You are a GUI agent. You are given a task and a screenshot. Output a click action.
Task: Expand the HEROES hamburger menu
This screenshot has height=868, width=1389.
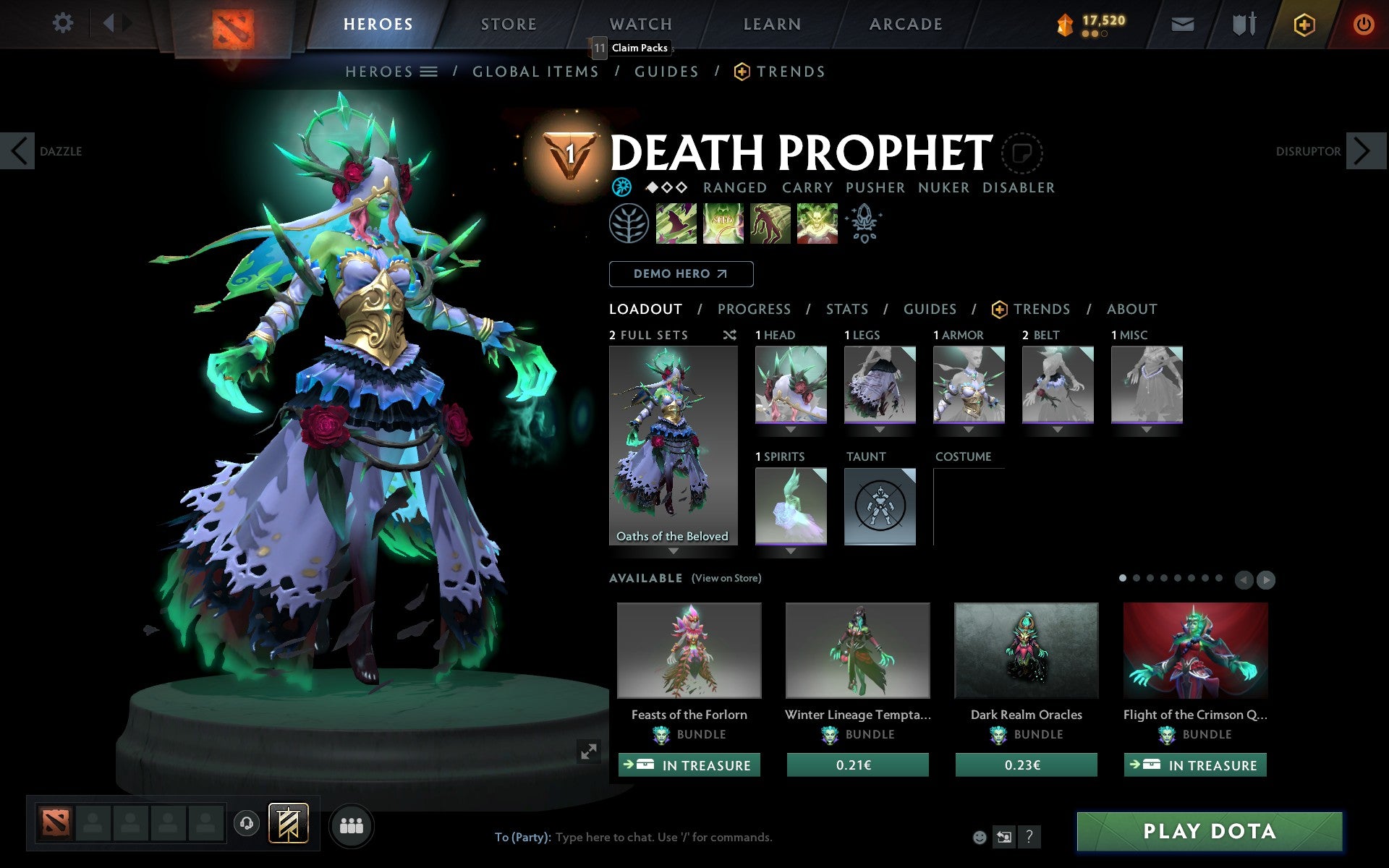tap(430, 72)
